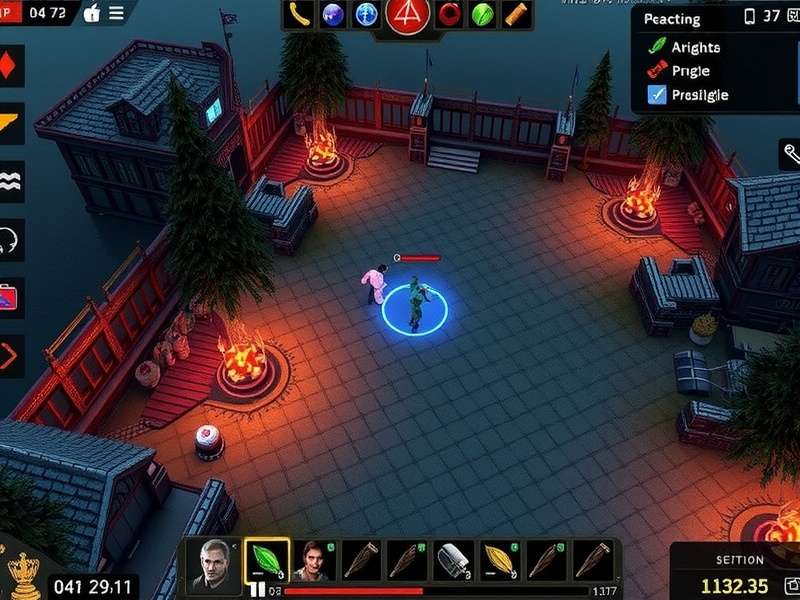800x600 pixels.
Task: Select the golden leaf hotbar slot
Action: 500,561
